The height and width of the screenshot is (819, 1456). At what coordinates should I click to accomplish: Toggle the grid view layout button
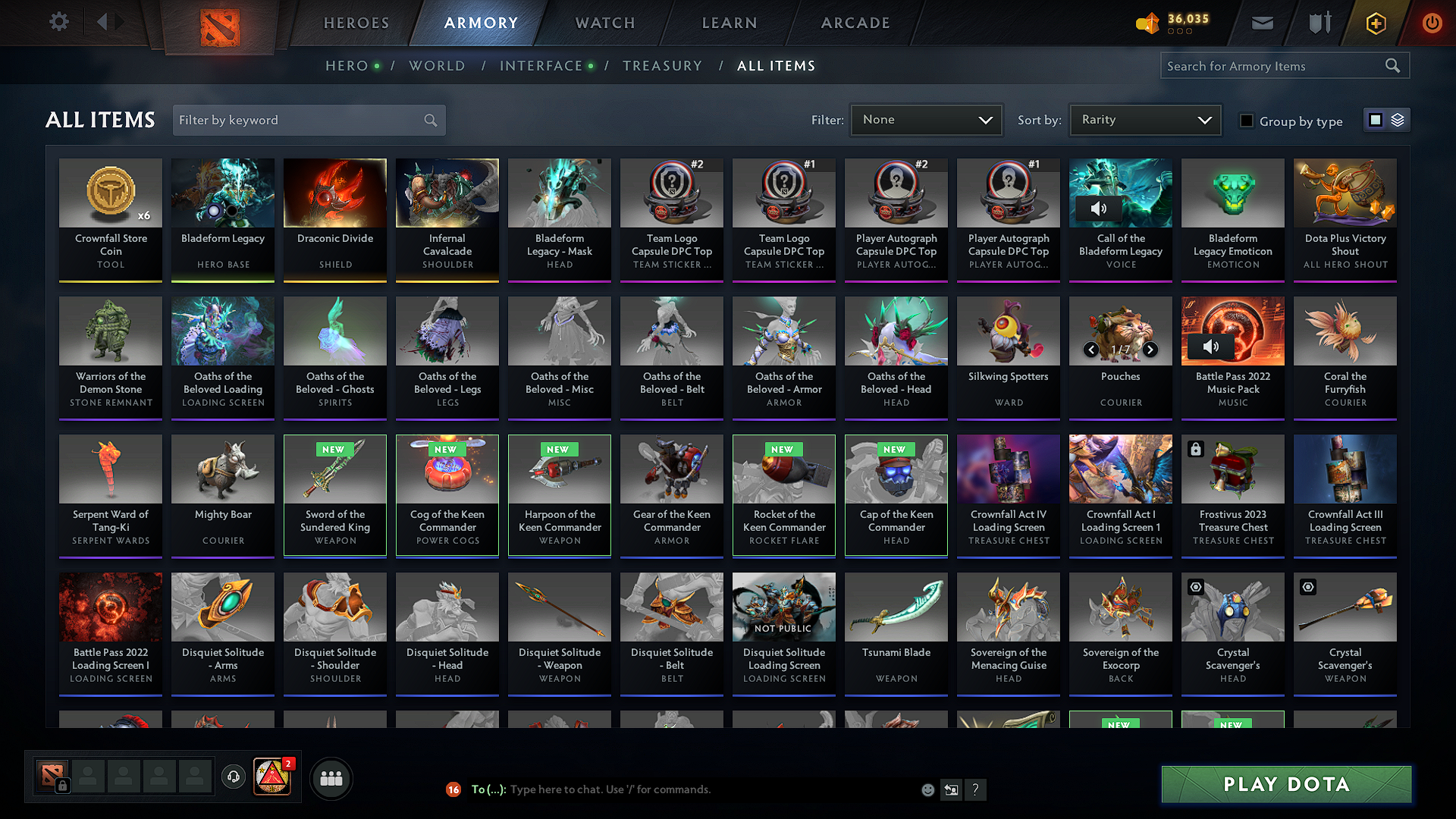(1376, 119)
